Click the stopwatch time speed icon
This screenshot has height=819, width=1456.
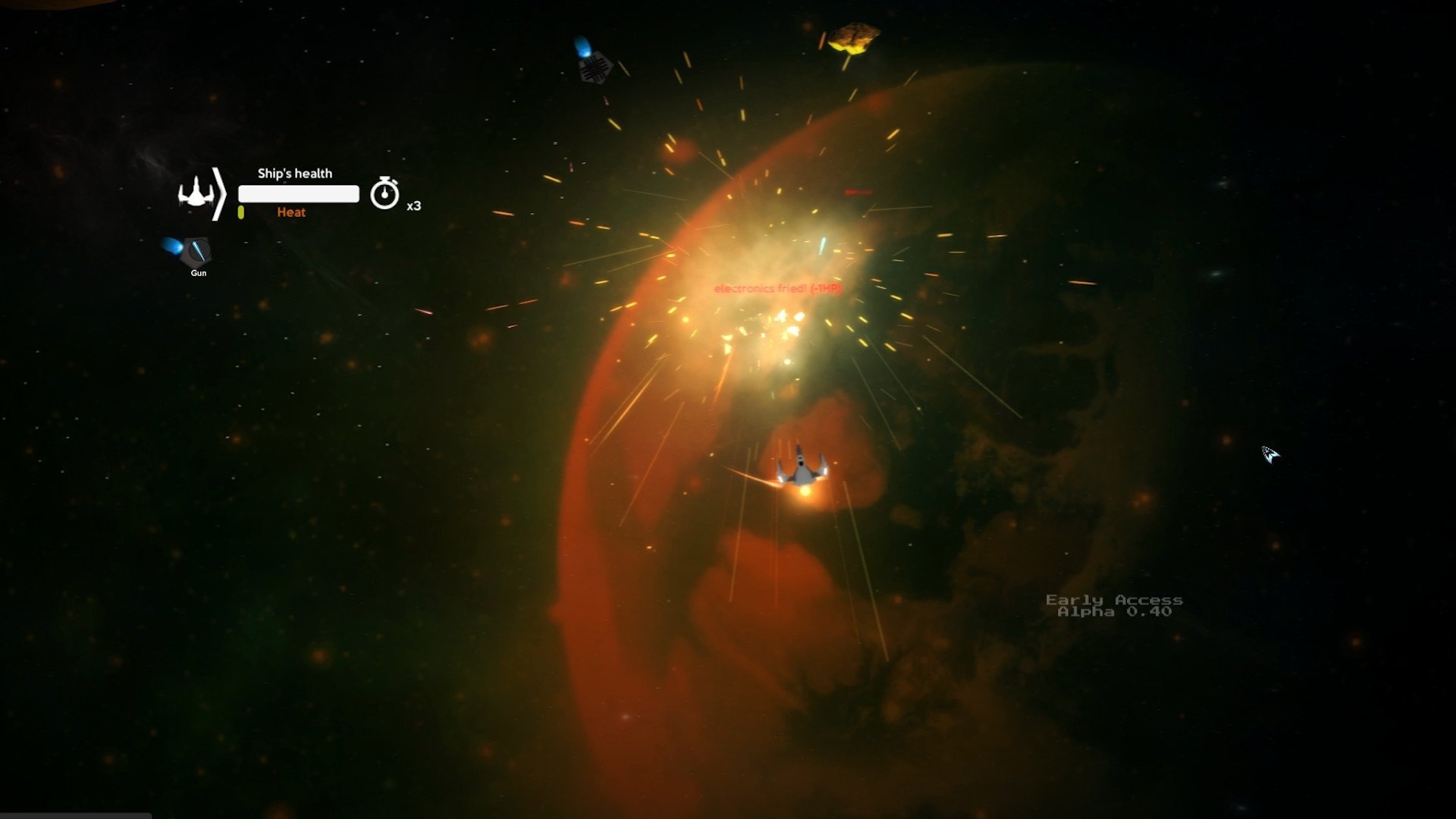pos(384,193)
